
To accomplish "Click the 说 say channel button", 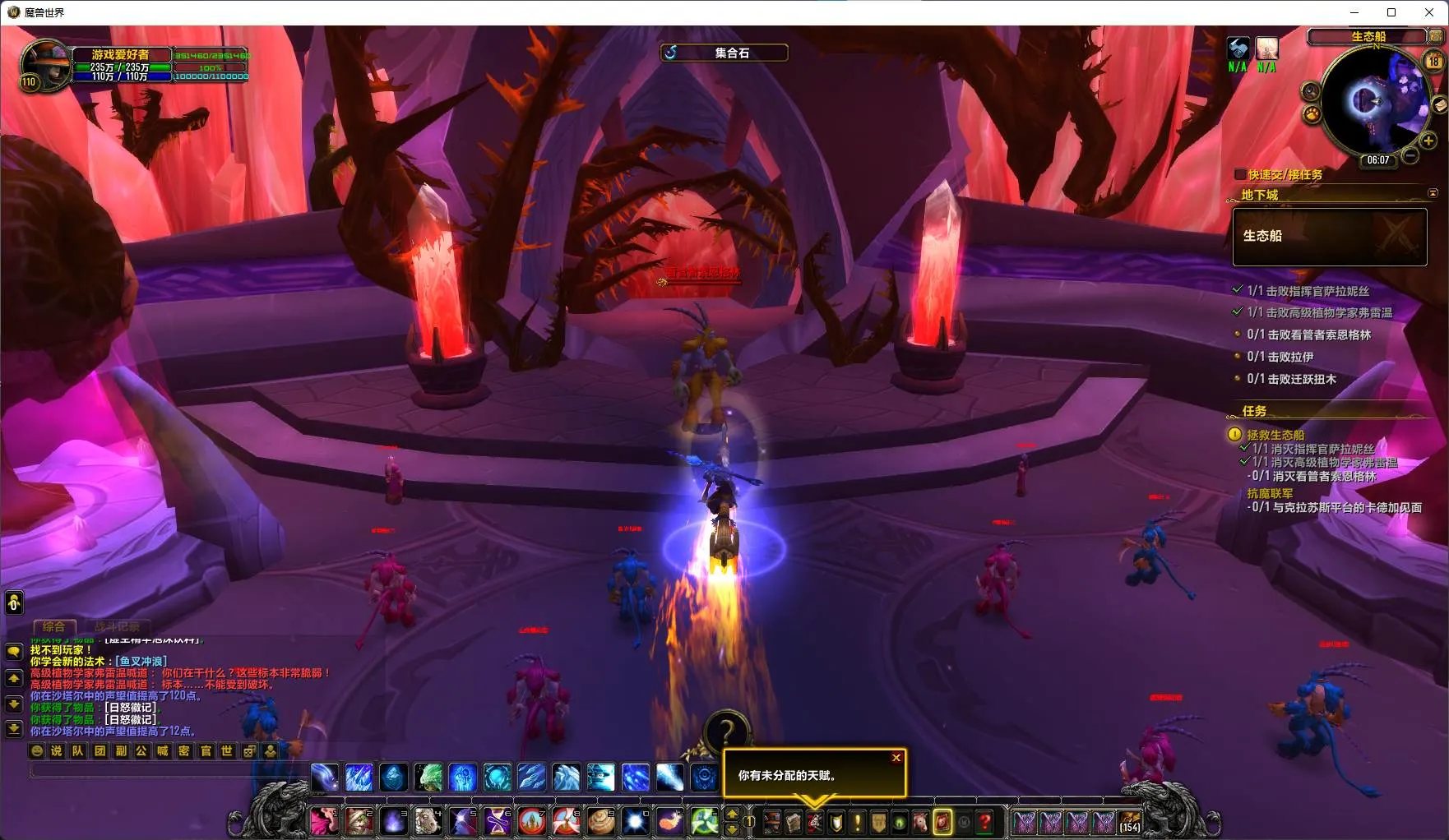I will 57,750.
